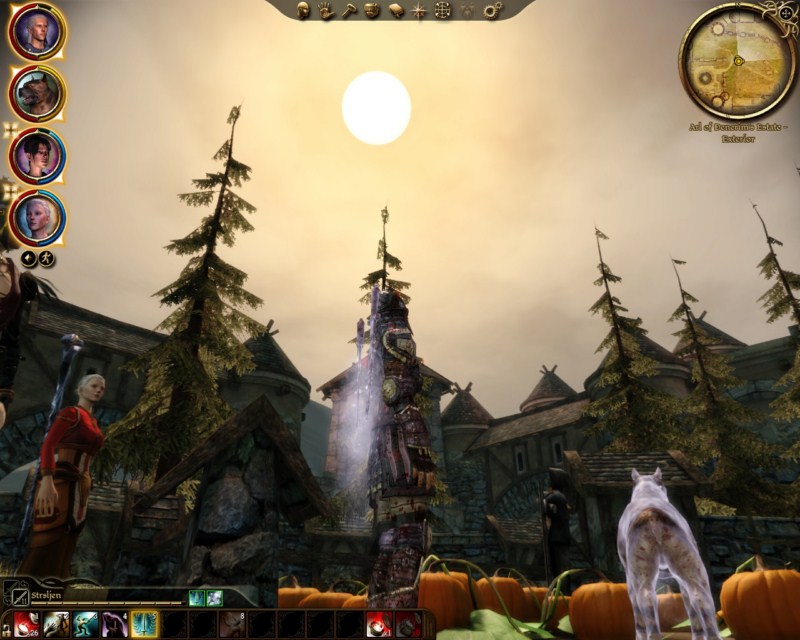Select the dark-haired mage party portrait
Viewport: 800px width, 640px height.
37,155
